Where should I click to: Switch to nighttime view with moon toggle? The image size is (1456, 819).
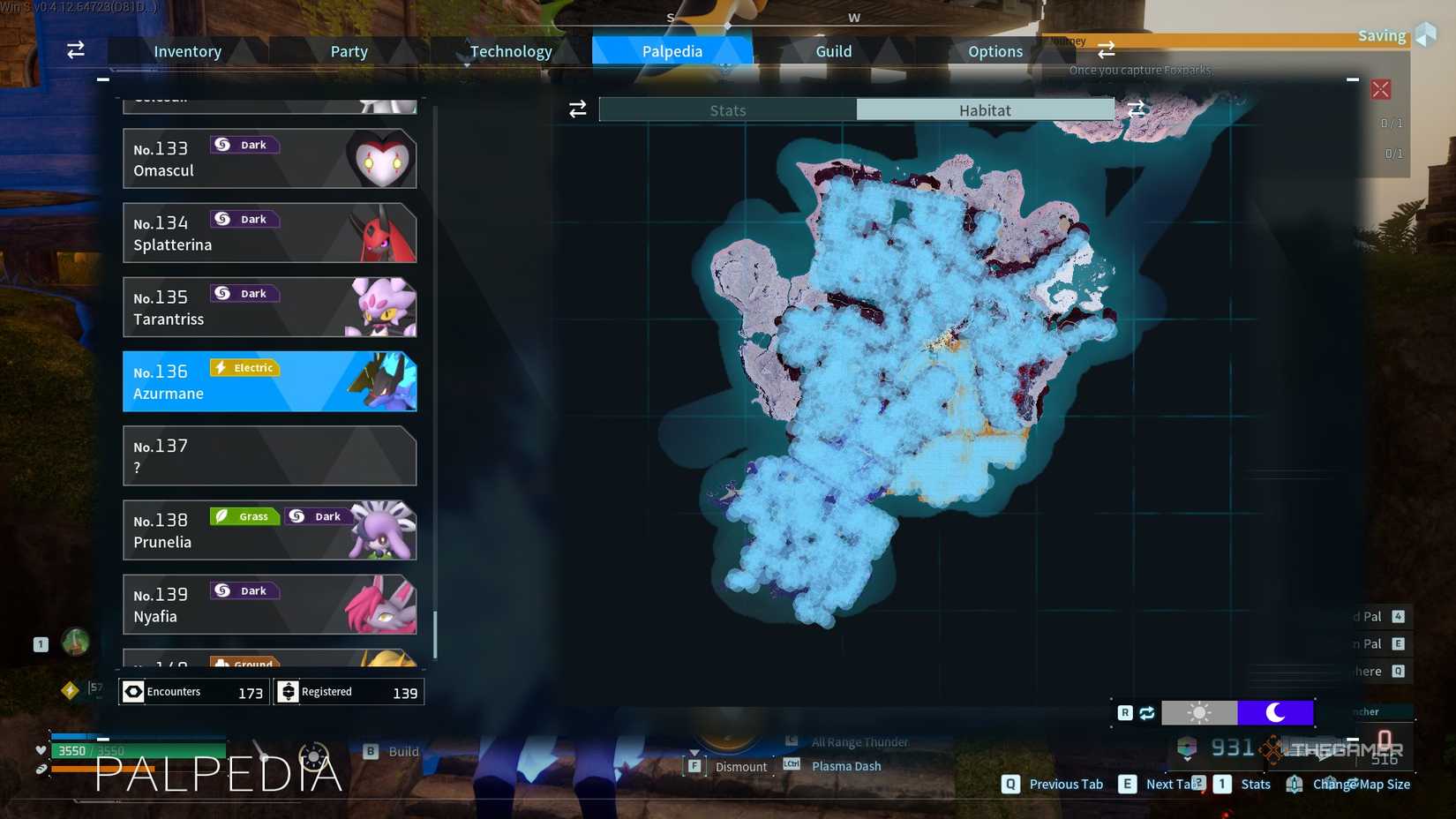point(1277,712)
